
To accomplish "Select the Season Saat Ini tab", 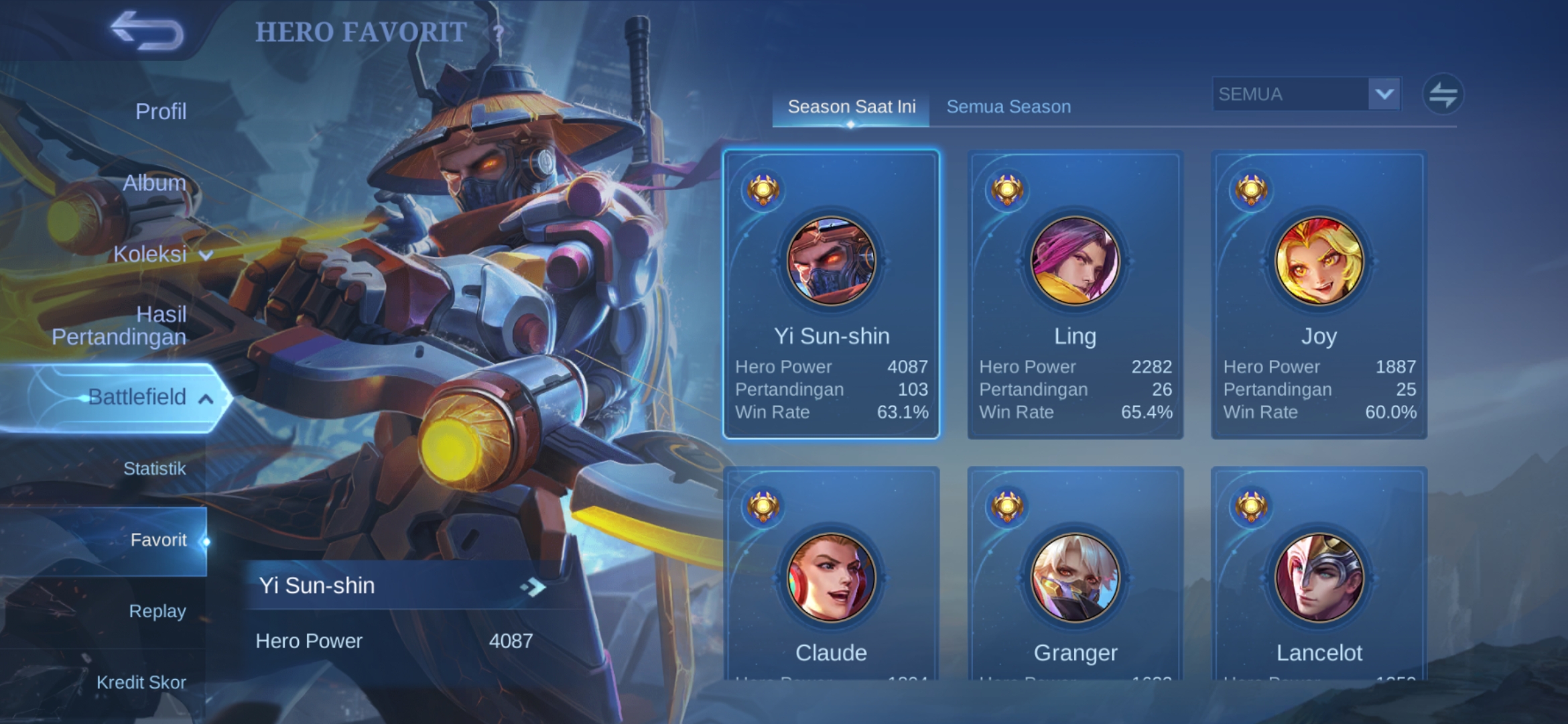I will [851, 107].
